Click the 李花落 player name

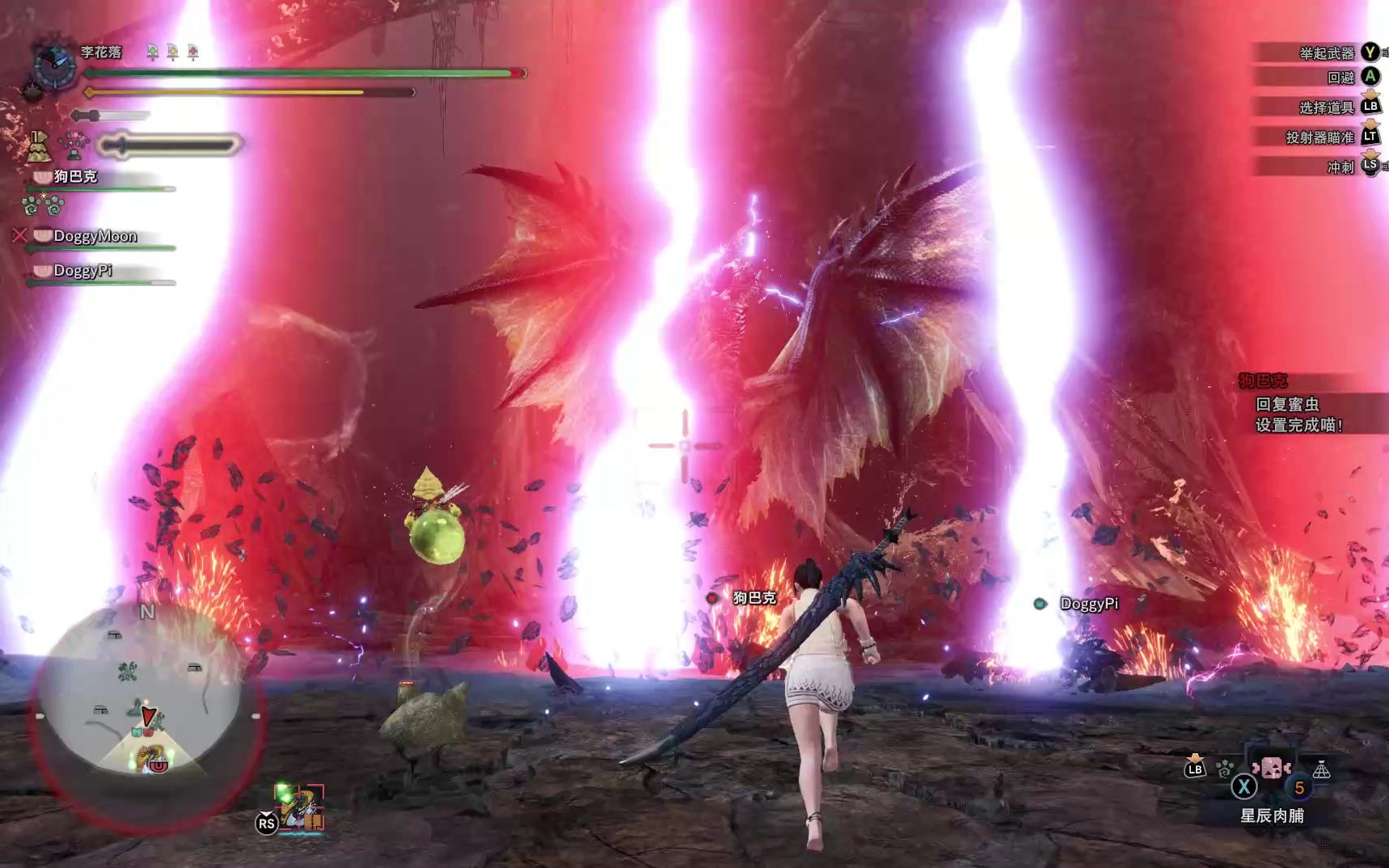pyautogui.click(x=101, y=52)
